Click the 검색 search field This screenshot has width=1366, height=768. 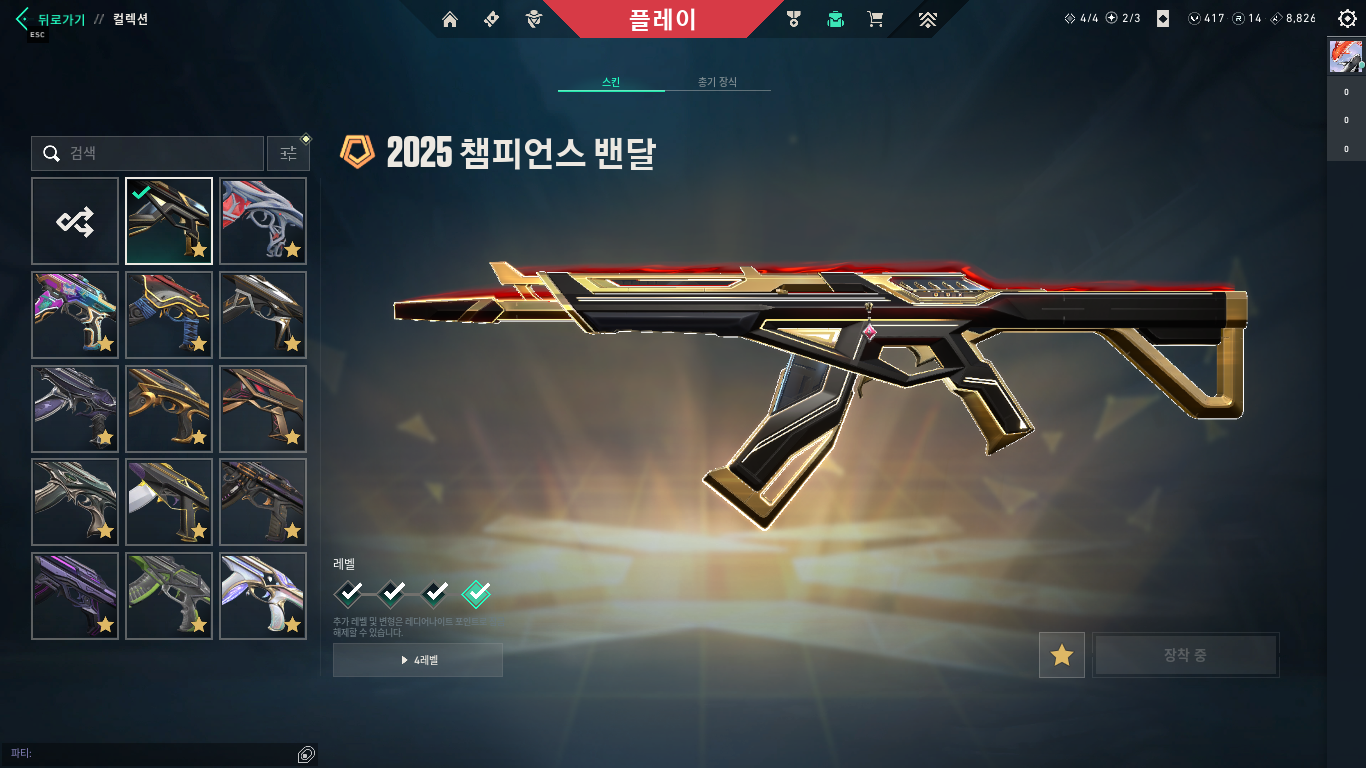point(148,154)
